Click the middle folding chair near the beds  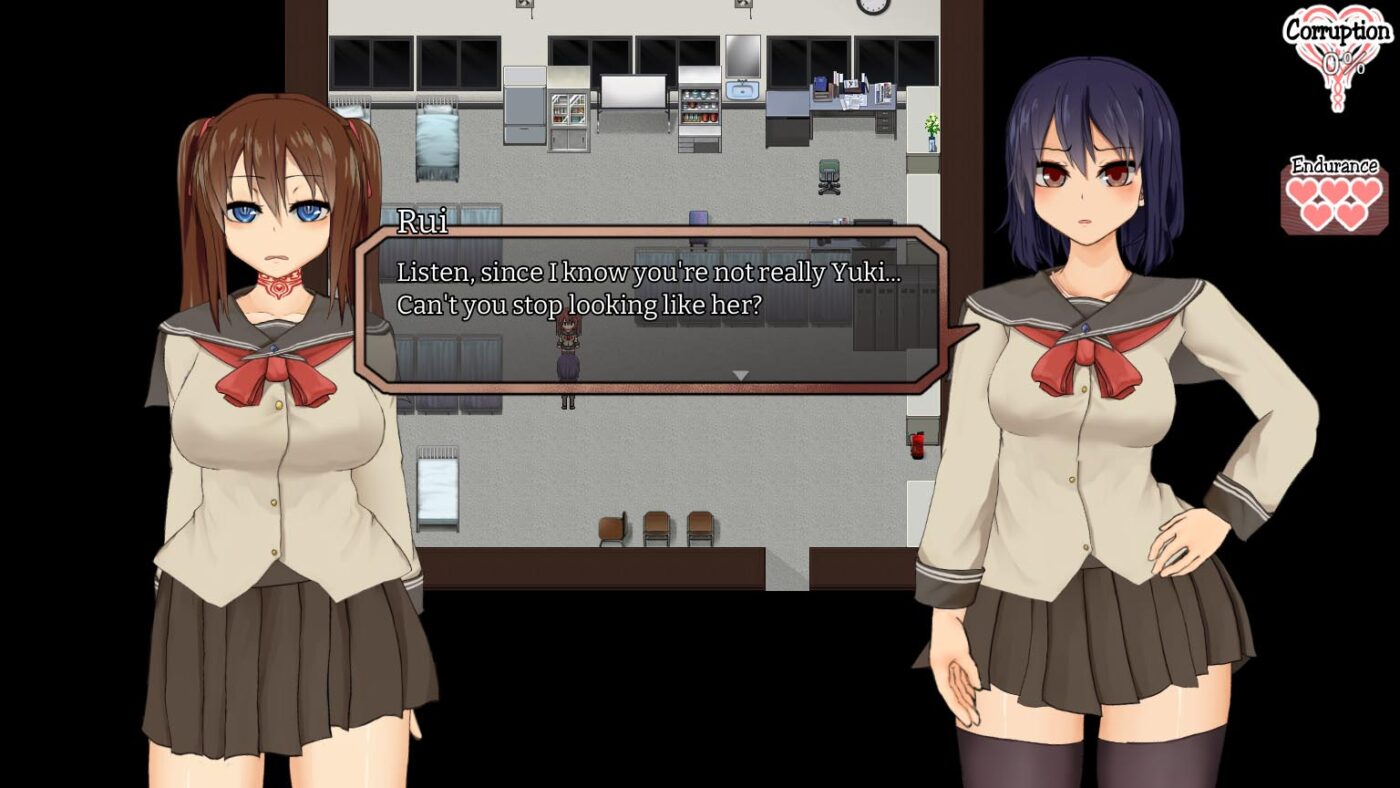(x=659, y=525)
